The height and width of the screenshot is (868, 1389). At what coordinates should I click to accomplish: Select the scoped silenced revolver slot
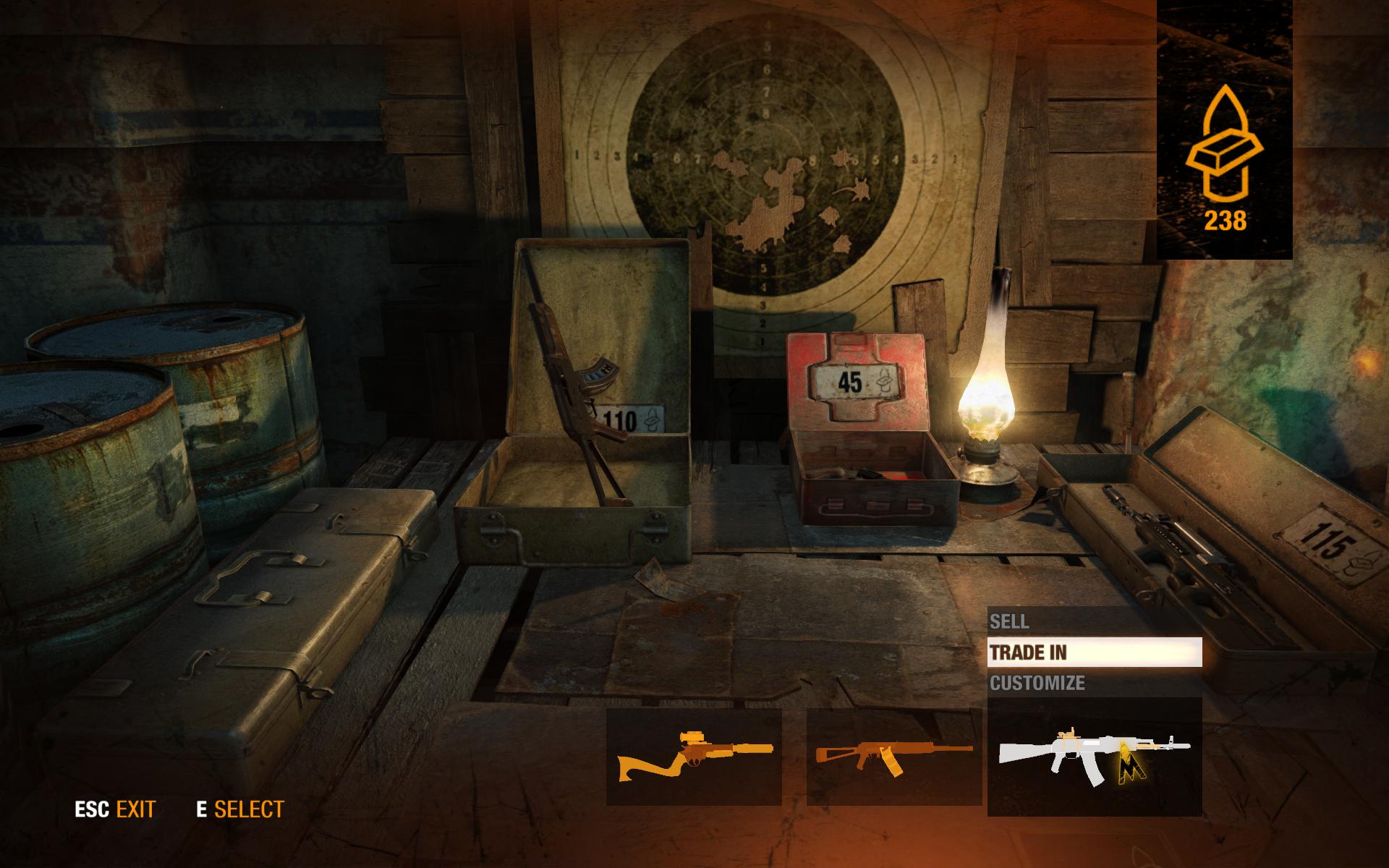point(694,757)
